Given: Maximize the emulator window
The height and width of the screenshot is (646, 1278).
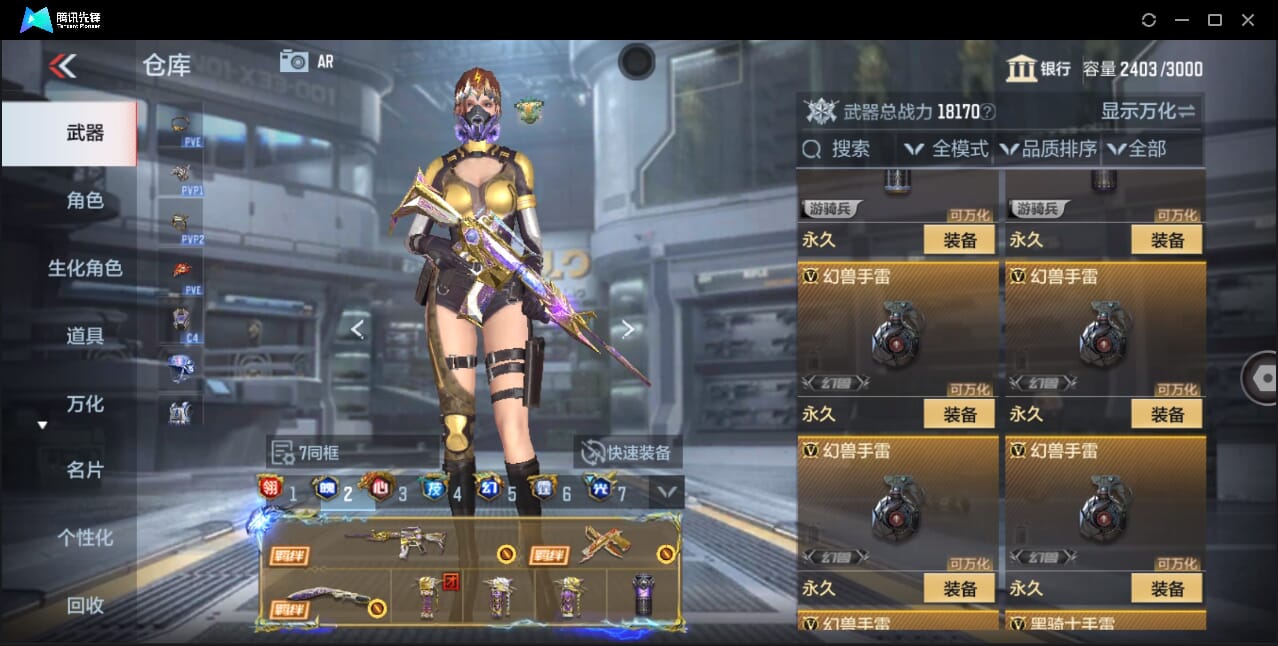Looking at the screenshot, I should [1215, 20].
